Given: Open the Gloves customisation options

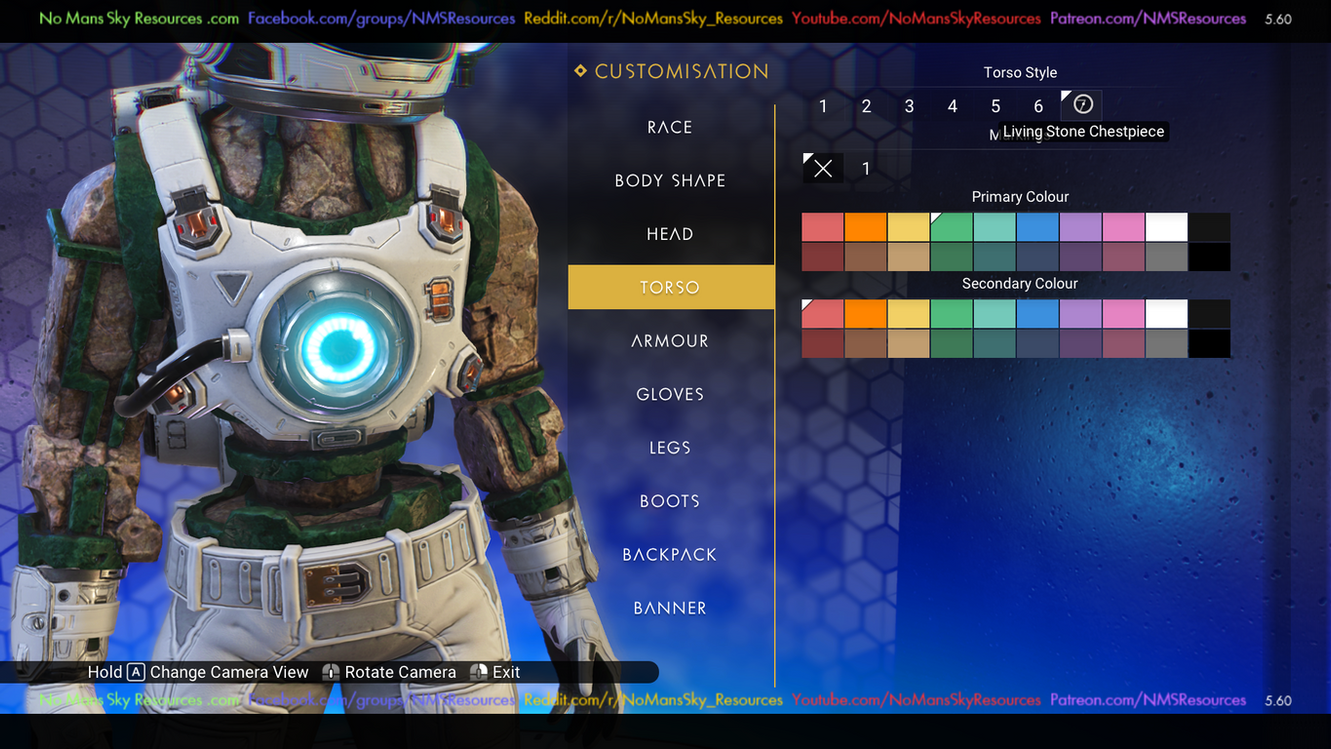Looking at the screenshot, I should point(670,394).
